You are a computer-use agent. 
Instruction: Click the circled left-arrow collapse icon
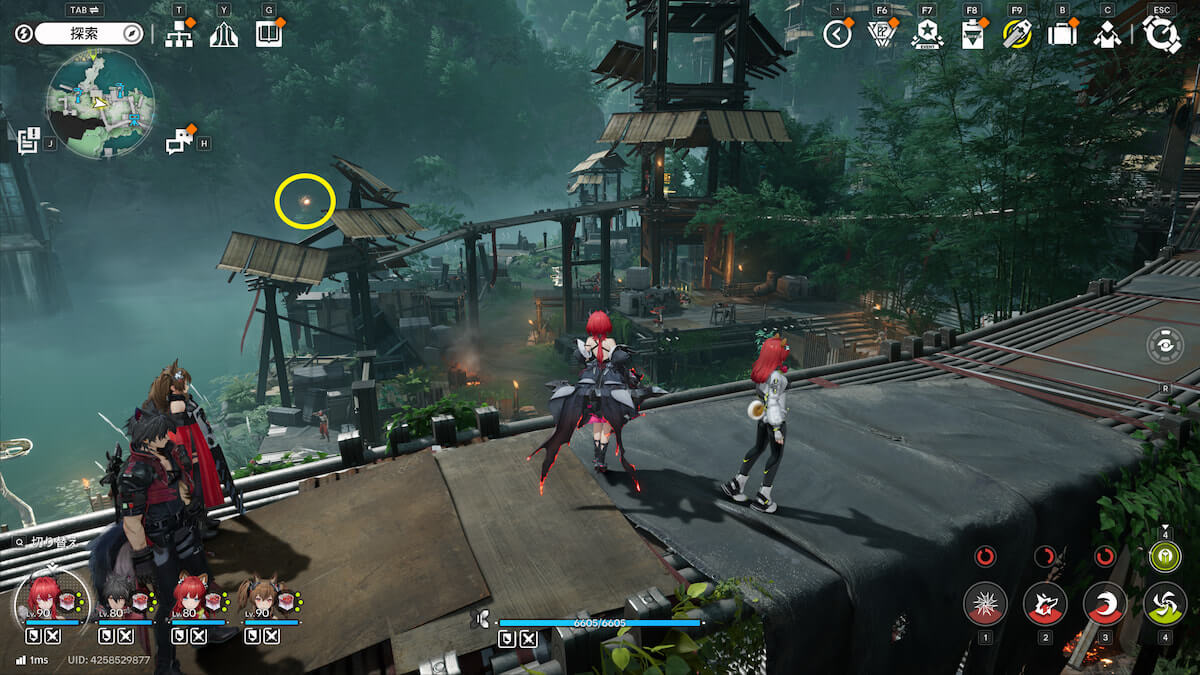pos(837,34)
